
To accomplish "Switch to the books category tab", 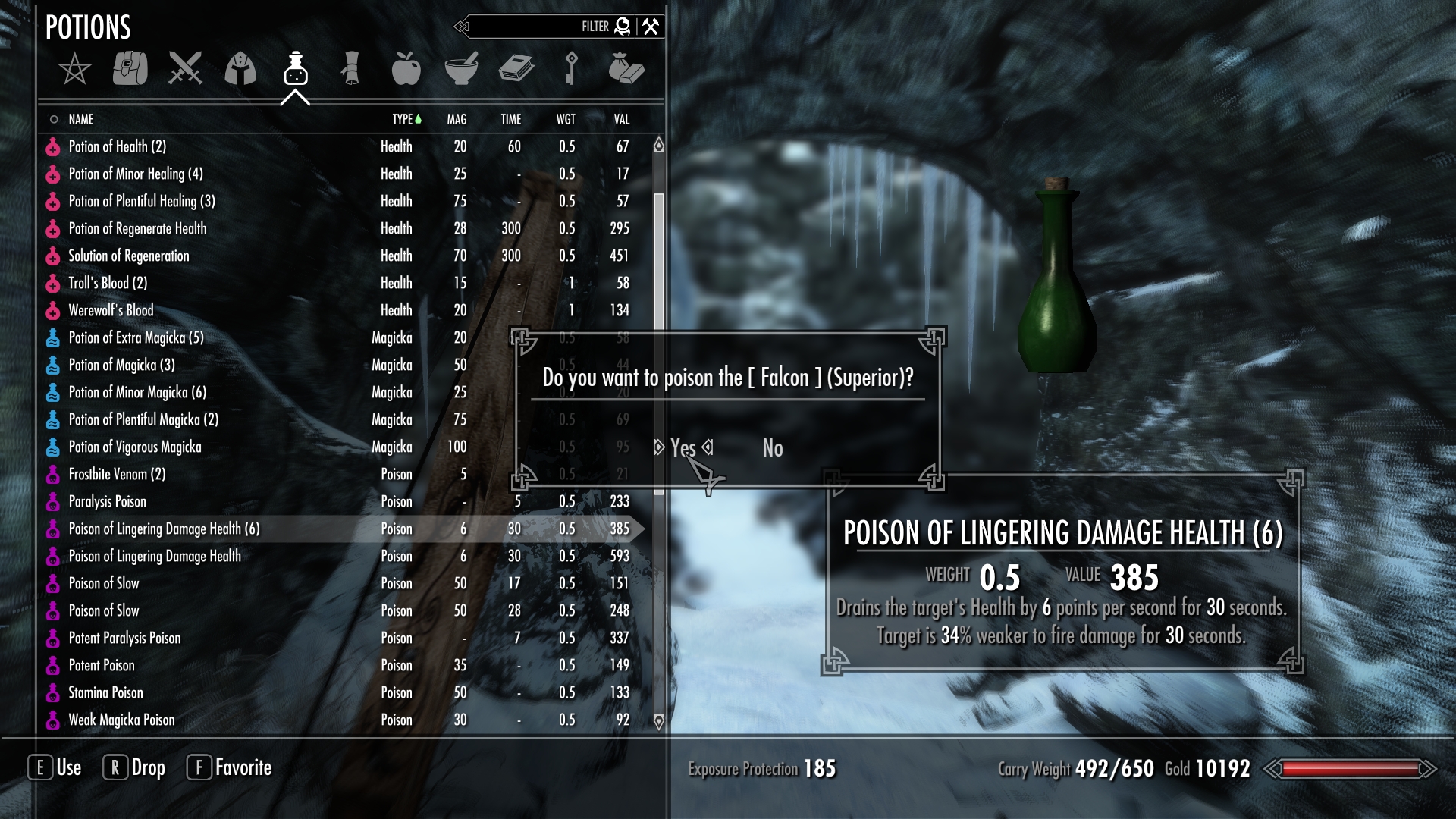I will pyautogui.click(x=516, y=69).
